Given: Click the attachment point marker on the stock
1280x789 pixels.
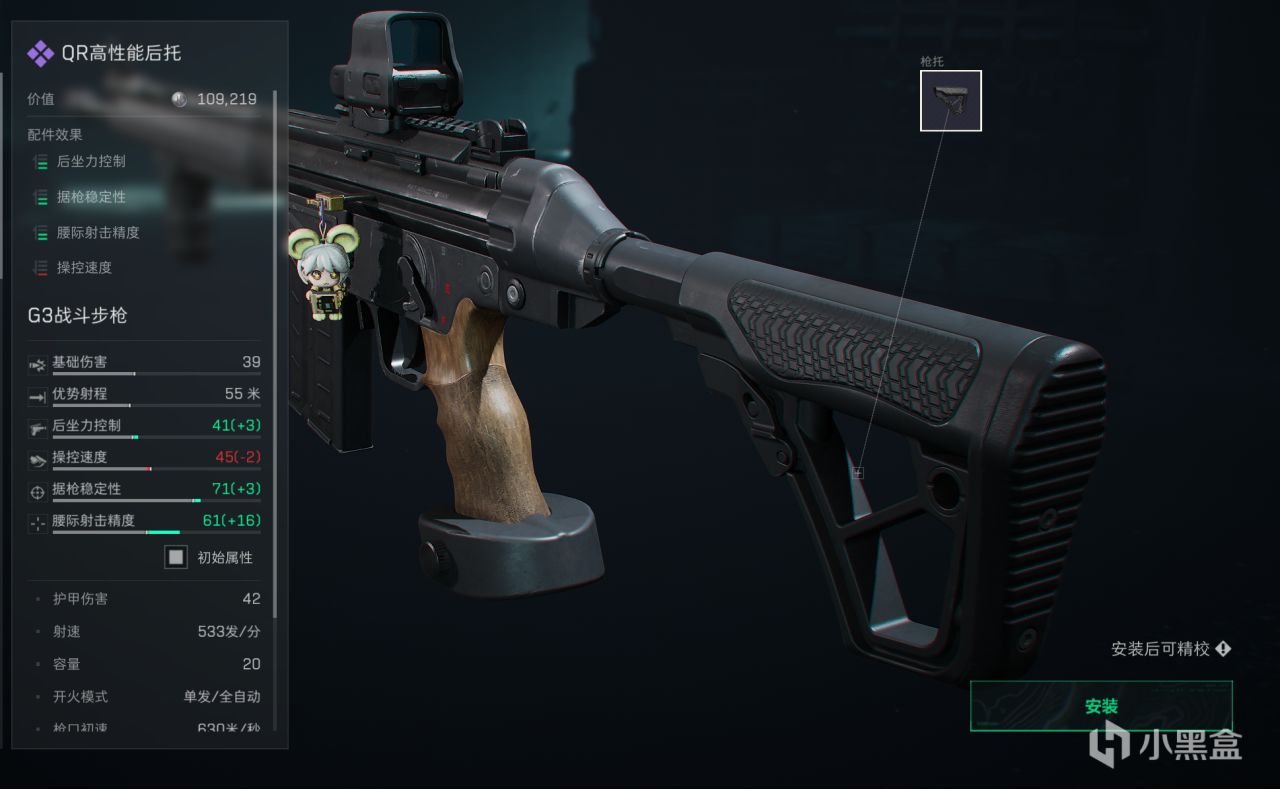Looking at the screenshot, I should 858,472.
